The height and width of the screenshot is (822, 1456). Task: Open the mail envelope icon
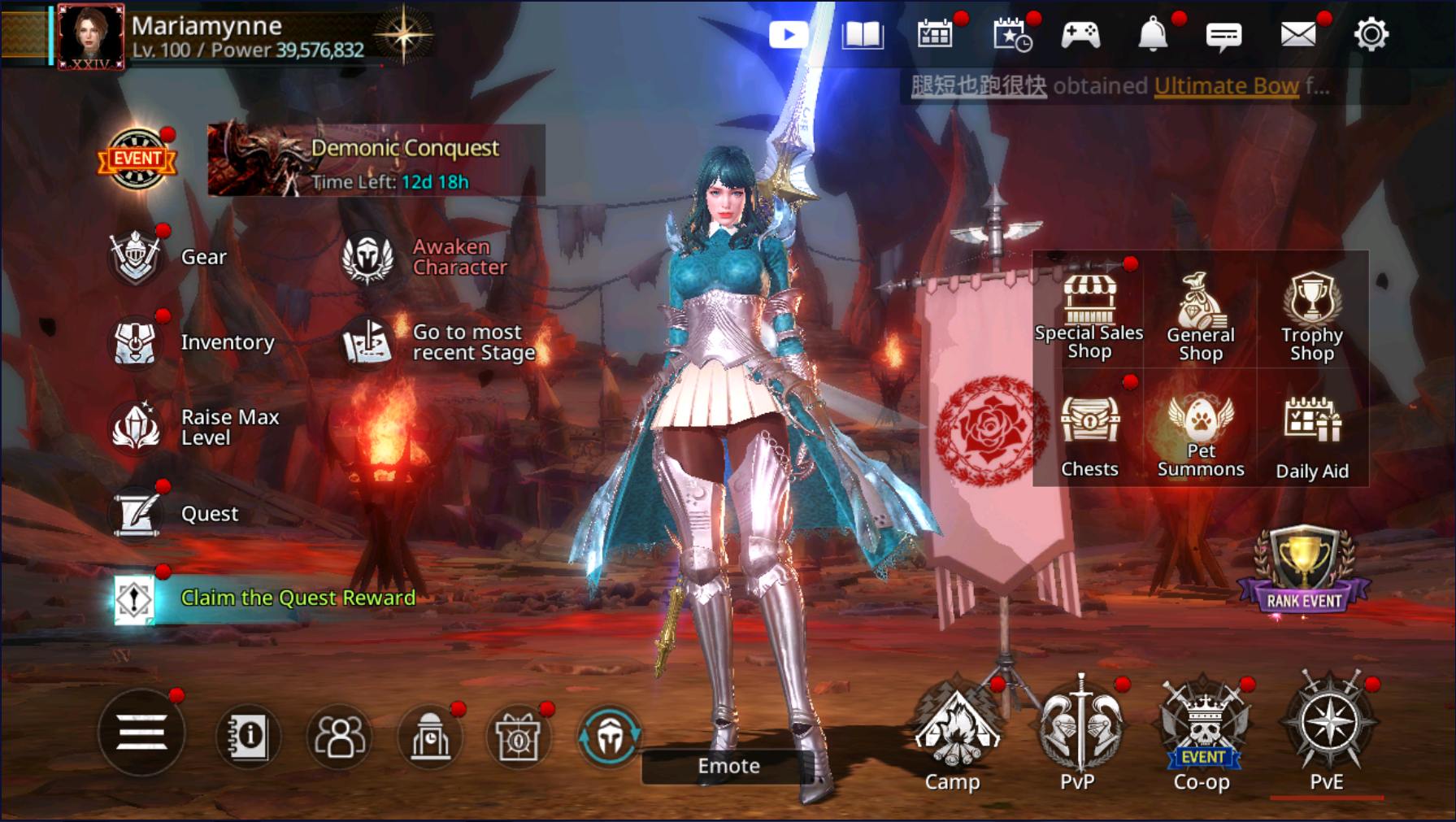pyautogui.click(x=1297, y=35)
